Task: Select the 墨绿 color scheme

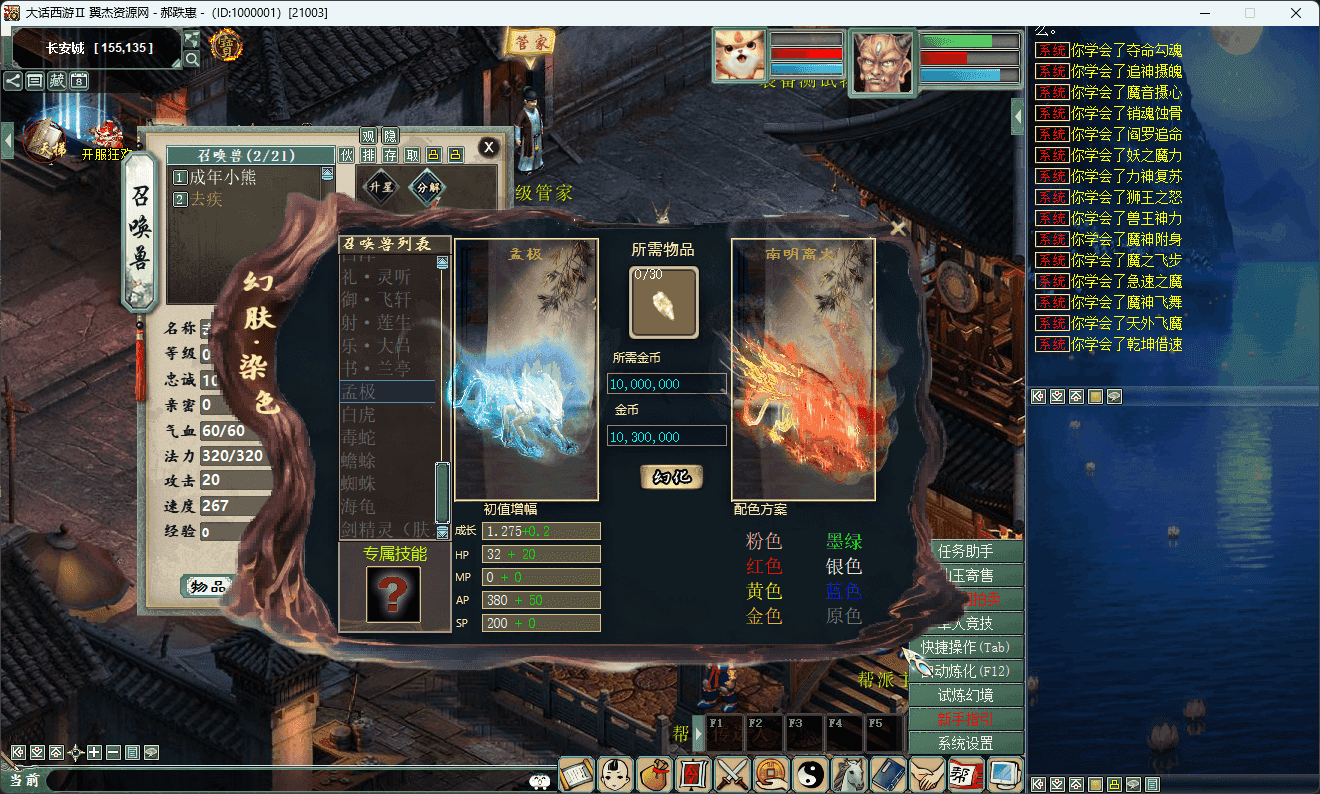Action: click(x=844, y=542)
